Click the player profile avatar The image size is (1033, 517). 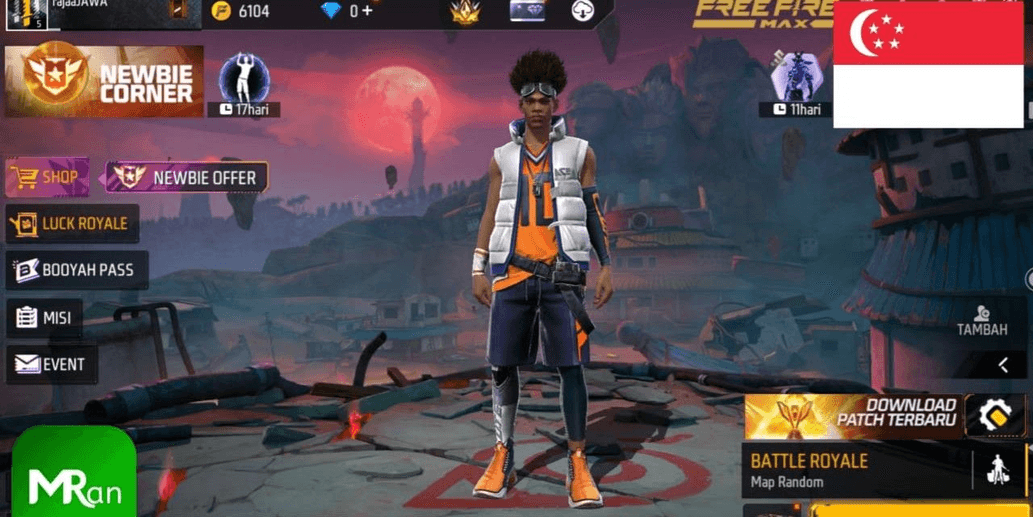click(27, 14)
